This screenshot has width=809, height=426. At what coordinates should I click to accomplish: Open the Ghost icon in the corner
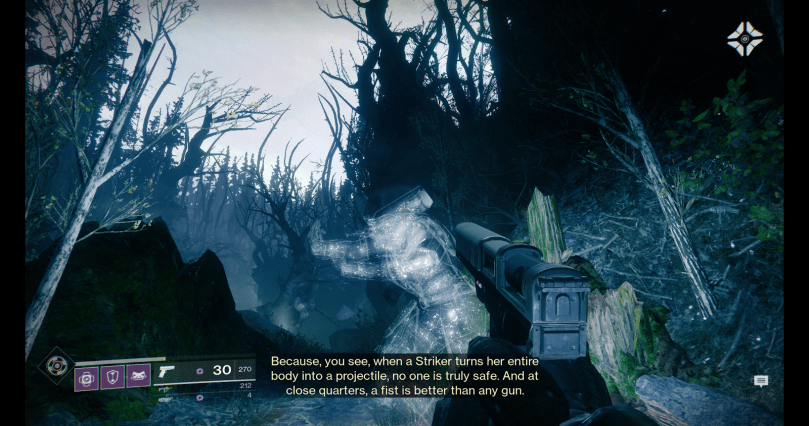(744, 39)
